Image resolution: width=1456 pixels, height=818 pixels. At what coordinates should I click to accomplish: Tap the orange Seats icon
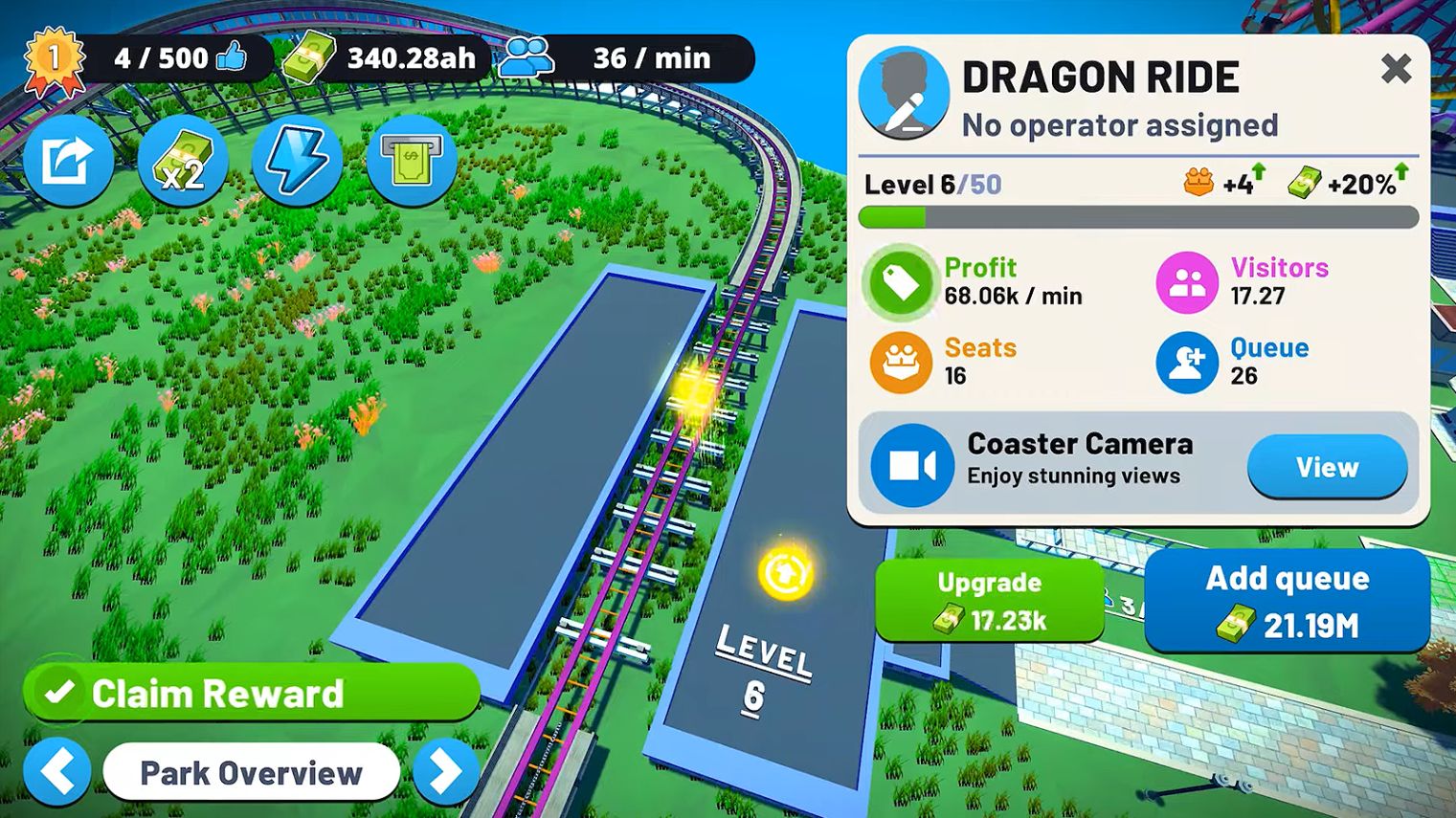(900, 362)
